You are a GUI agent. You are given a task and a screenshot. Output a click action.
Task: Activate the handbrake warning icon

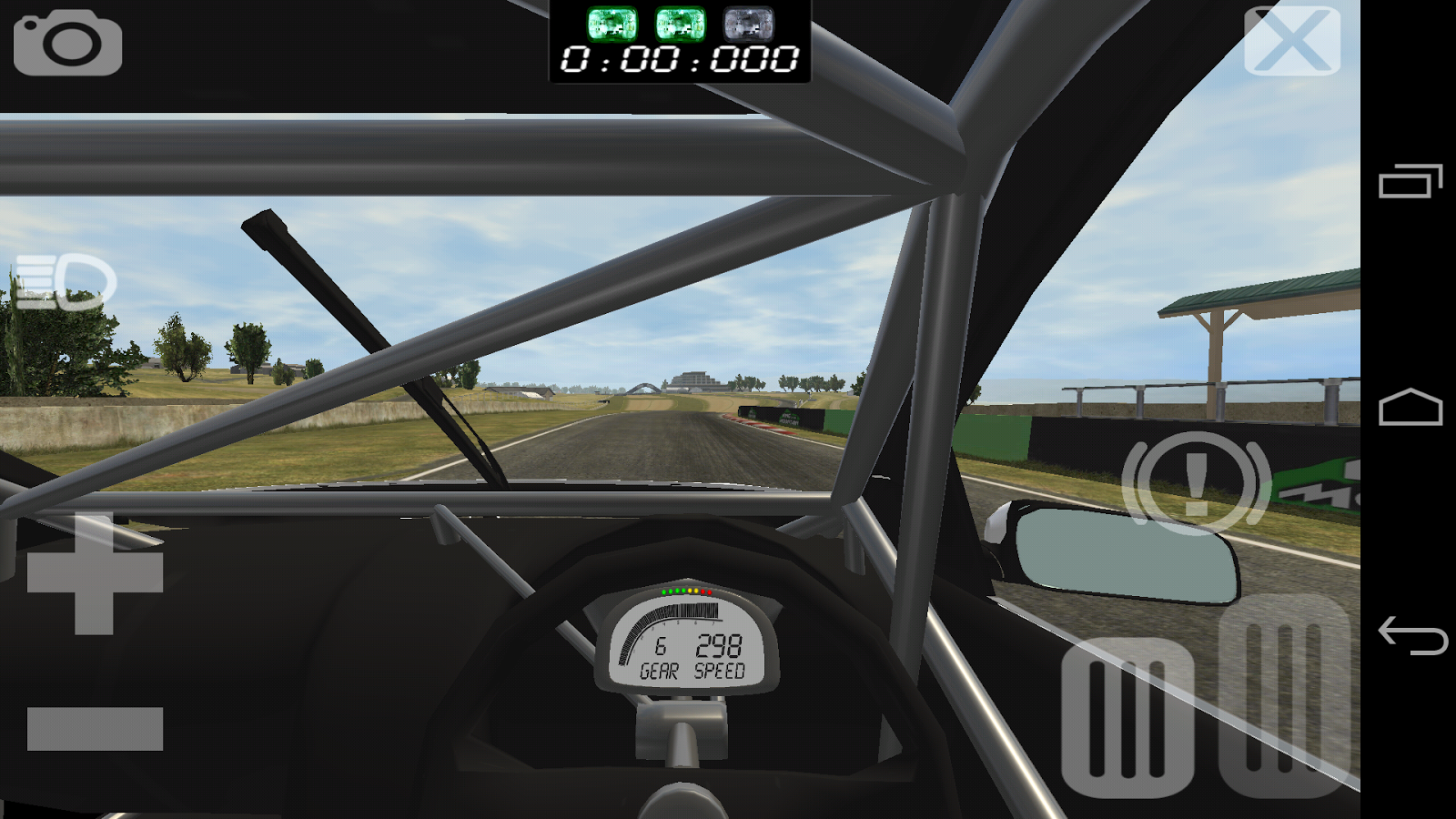pos(1196,483)
